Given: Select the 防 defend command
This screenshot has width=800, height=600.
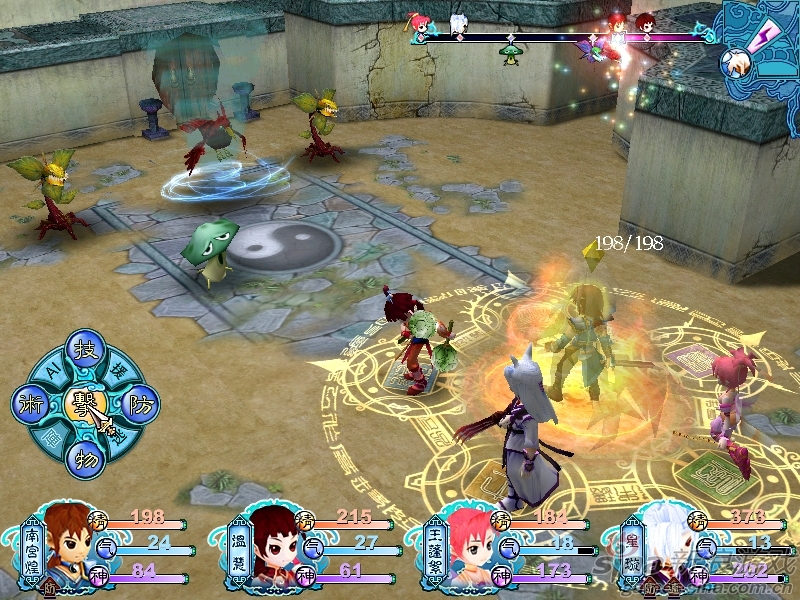Looking at the screenshot, I should 140,403.
